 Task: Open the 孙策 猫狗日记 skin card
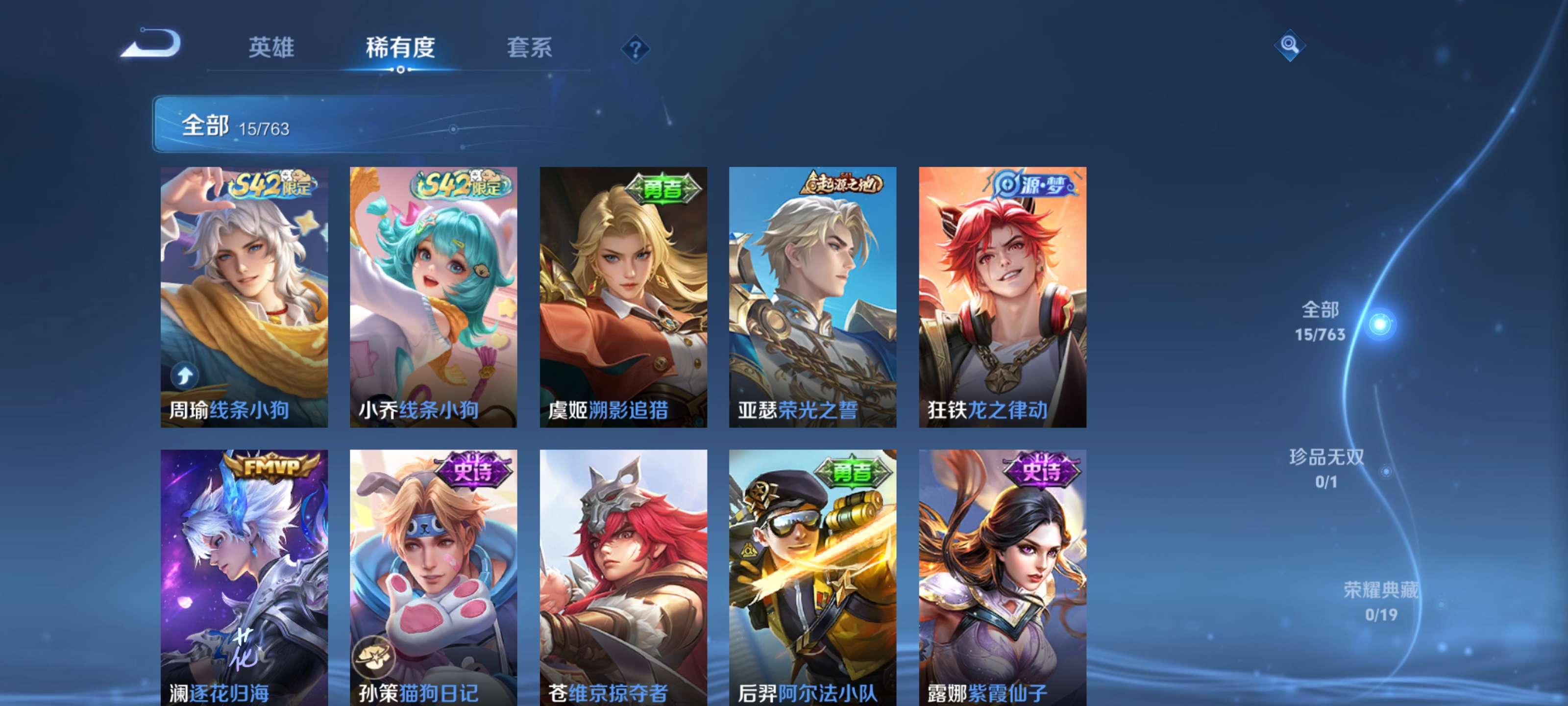(433, 578)
